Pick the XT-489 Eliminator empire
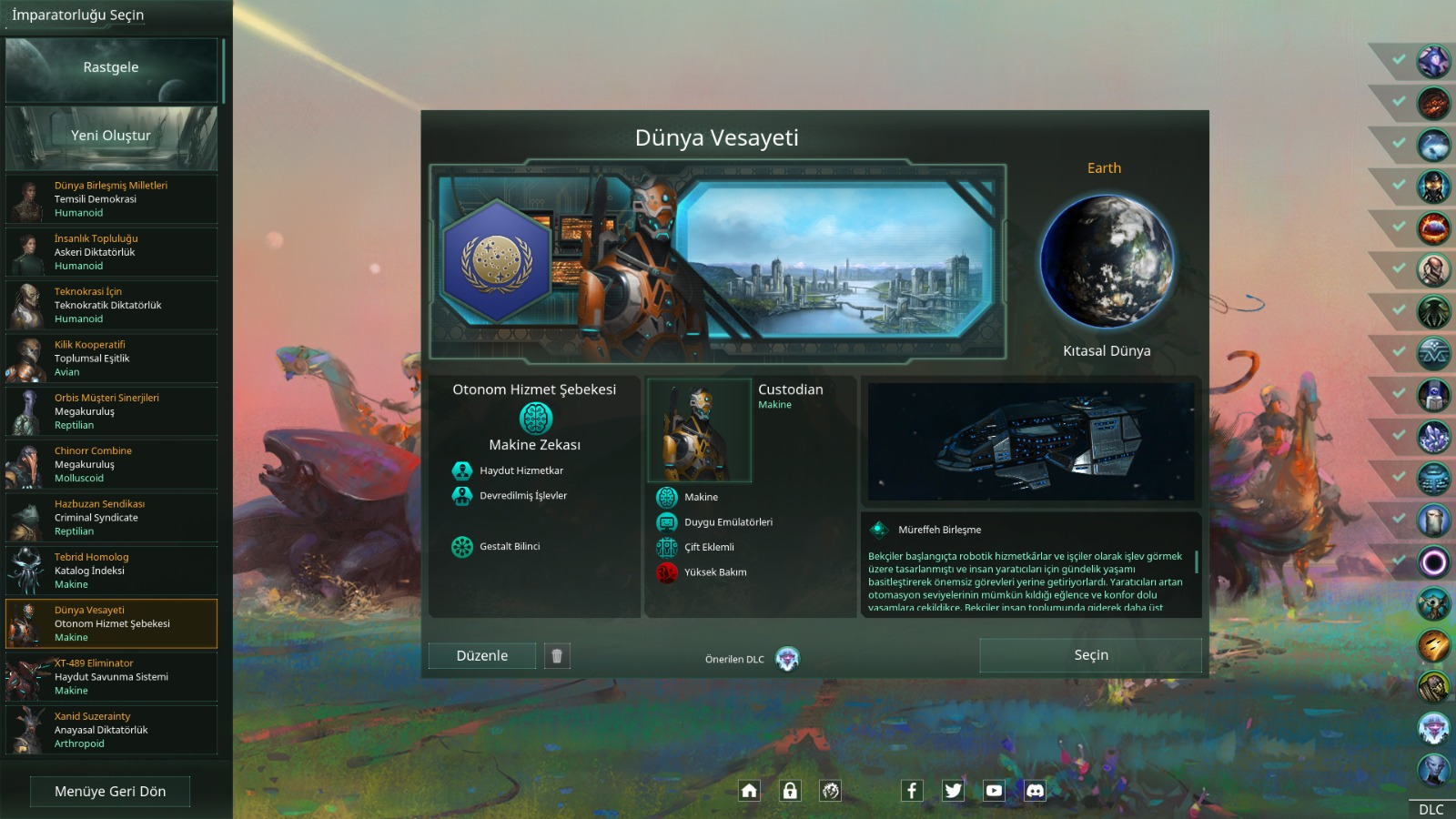This screenshot has height=819, width=1456. pos(111,677)
